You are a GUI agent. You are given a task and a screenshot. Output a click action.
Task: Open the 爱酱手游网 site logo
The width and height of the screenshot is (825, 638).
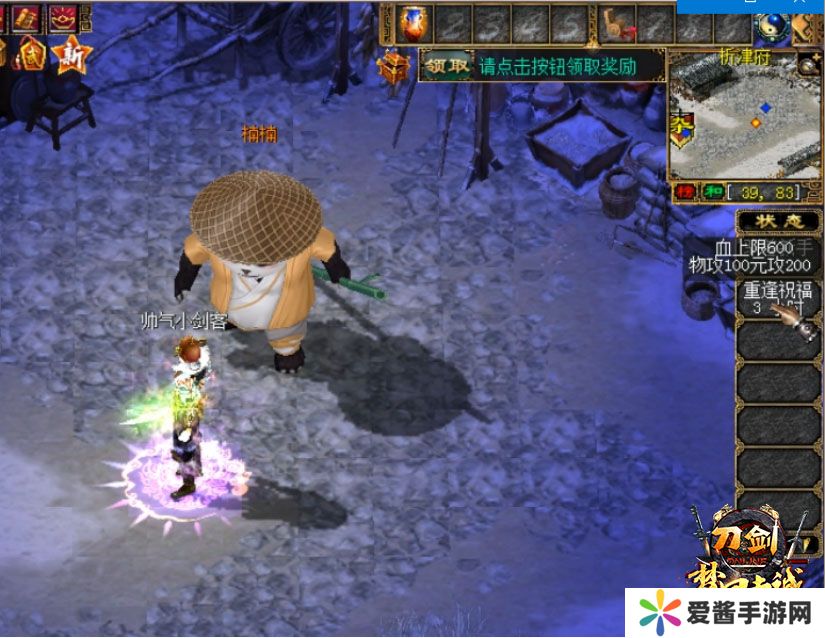[726, 612]
